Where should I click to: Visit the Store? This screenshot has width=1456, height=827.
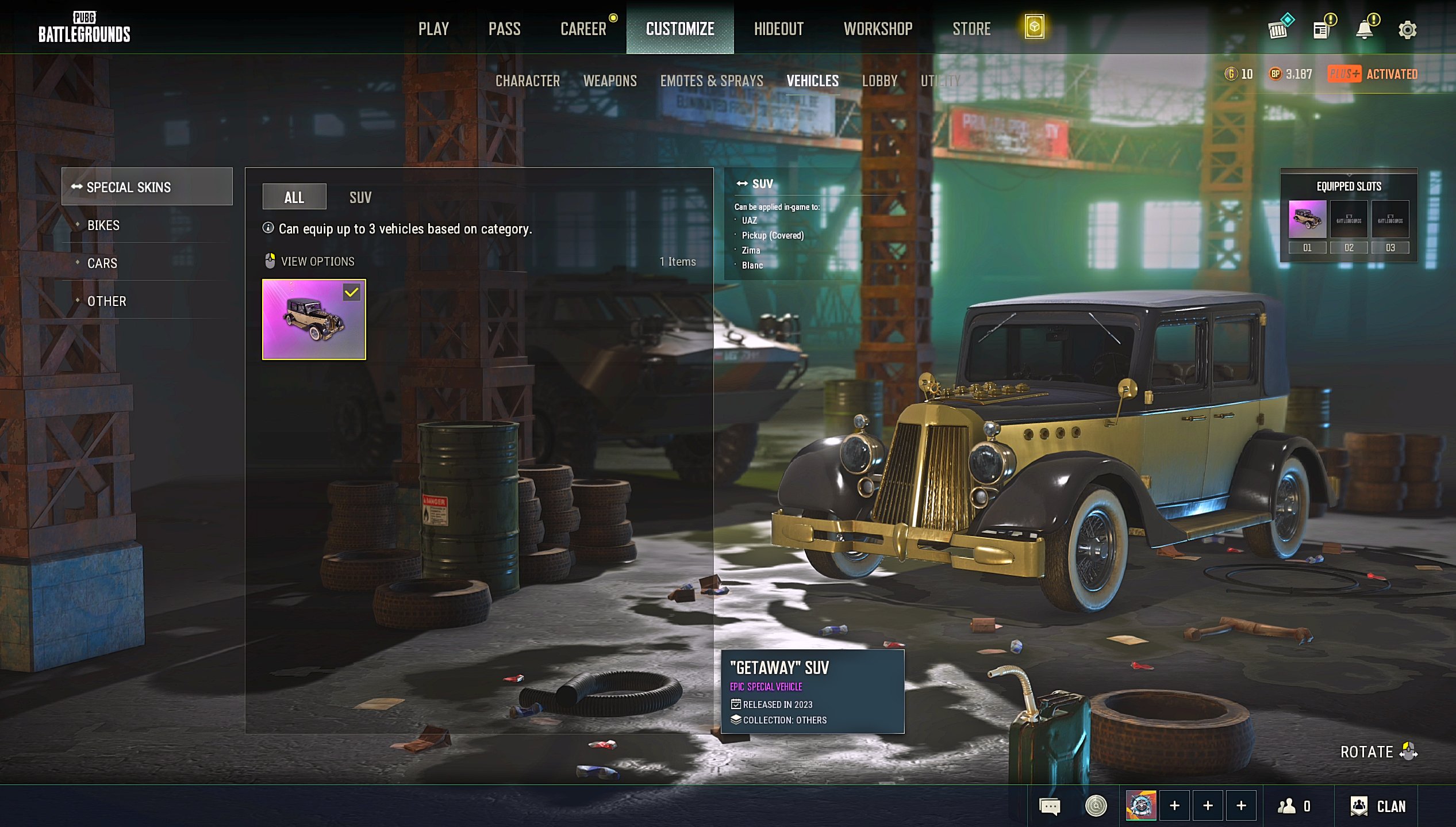[971, 29]
